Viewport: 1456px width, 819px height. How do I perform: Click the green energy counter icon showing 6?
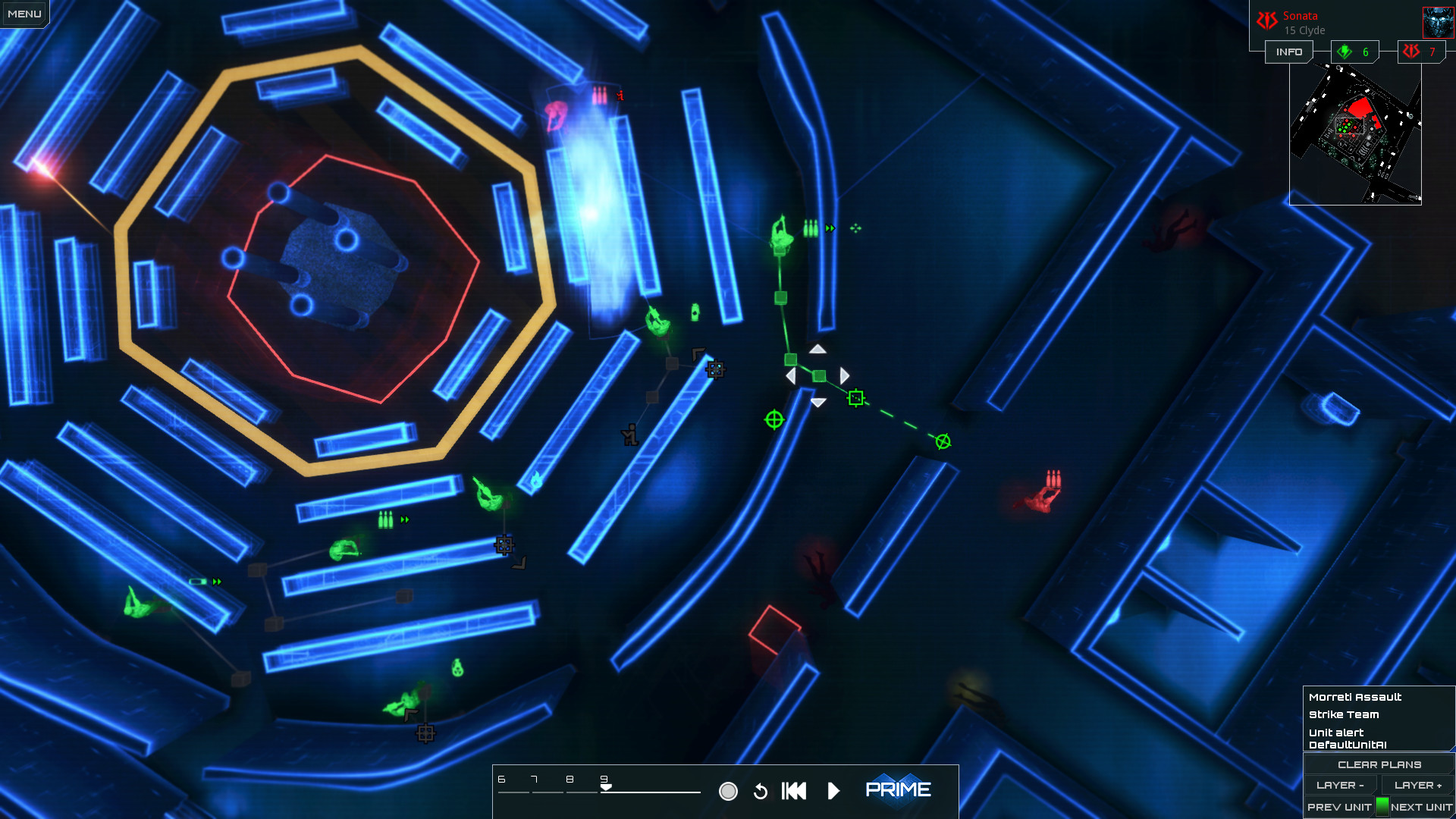coord(1343,52)
